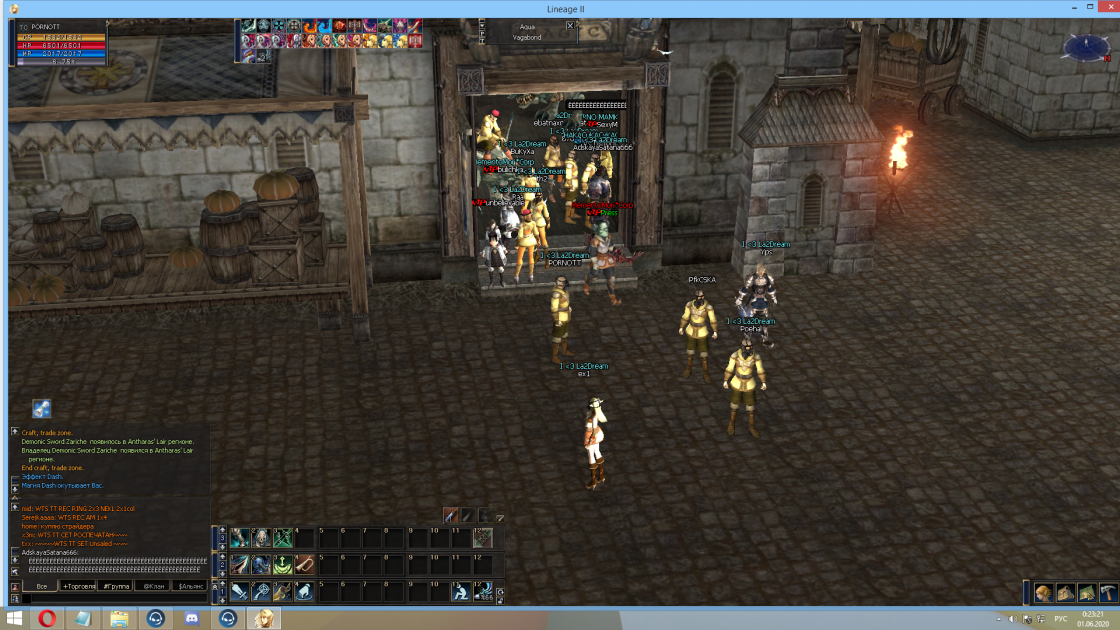Open the #Группа chat tab
The image size is (1120, 630).
pos(117,586)
